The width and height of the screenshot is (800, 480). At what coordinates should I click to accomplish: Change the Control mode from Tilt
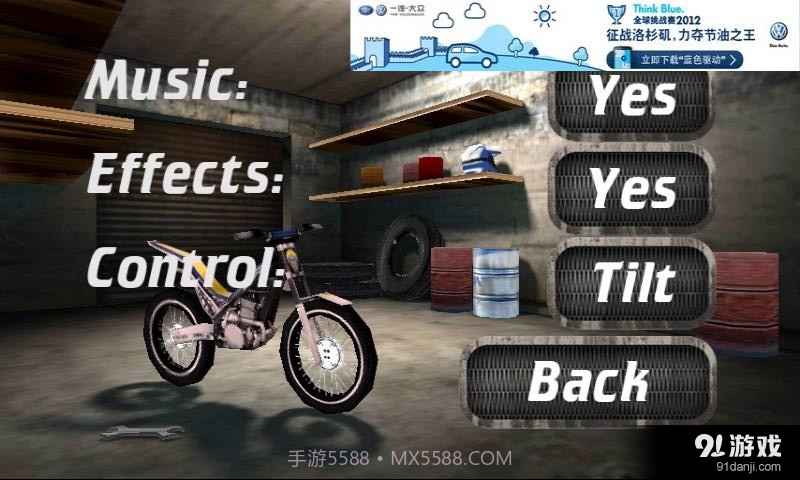pyautogui.click(x=632, y=283)
